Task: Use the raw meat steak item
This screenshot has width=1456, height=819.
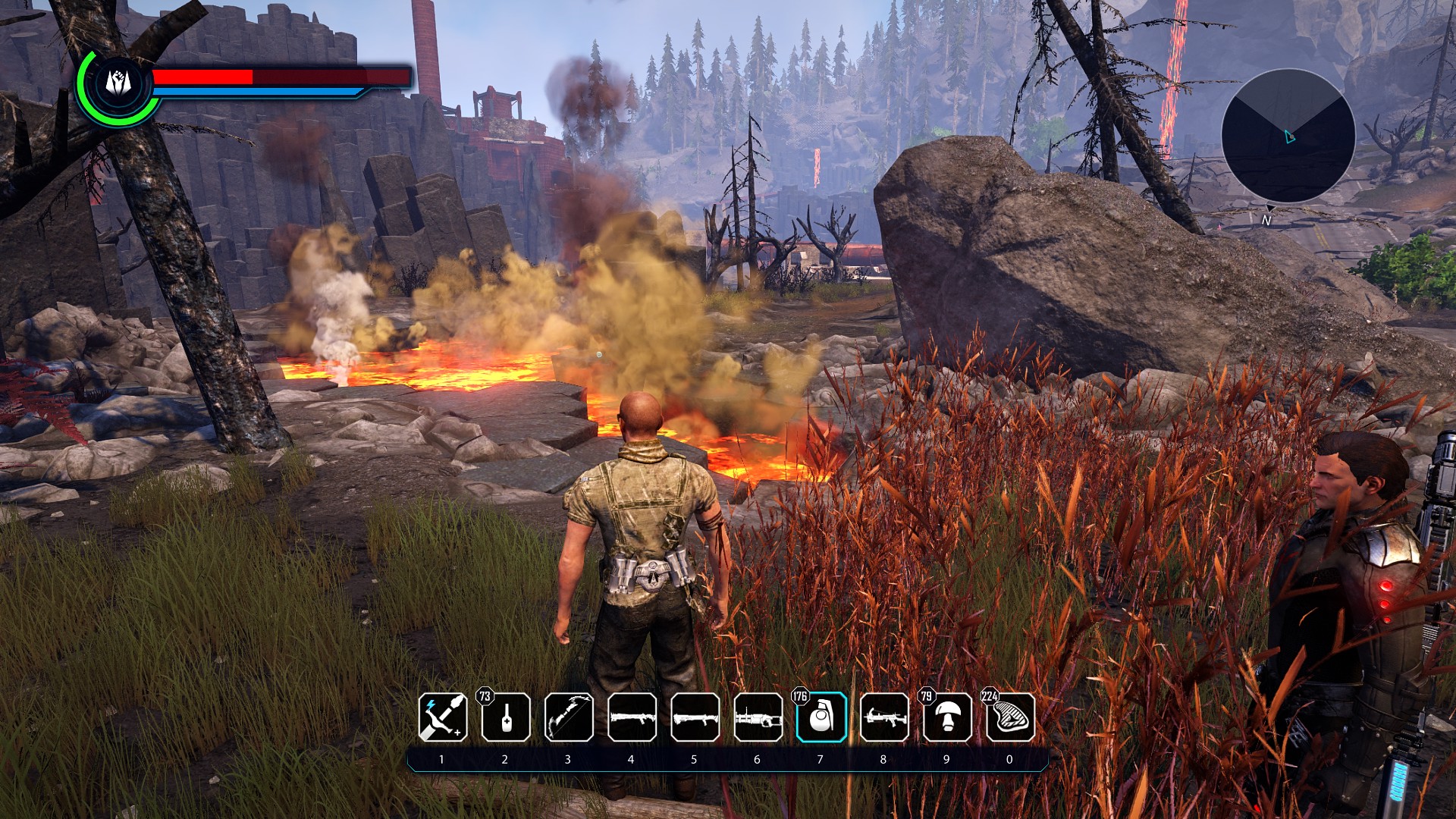Action: click(x=1010, y=717)
